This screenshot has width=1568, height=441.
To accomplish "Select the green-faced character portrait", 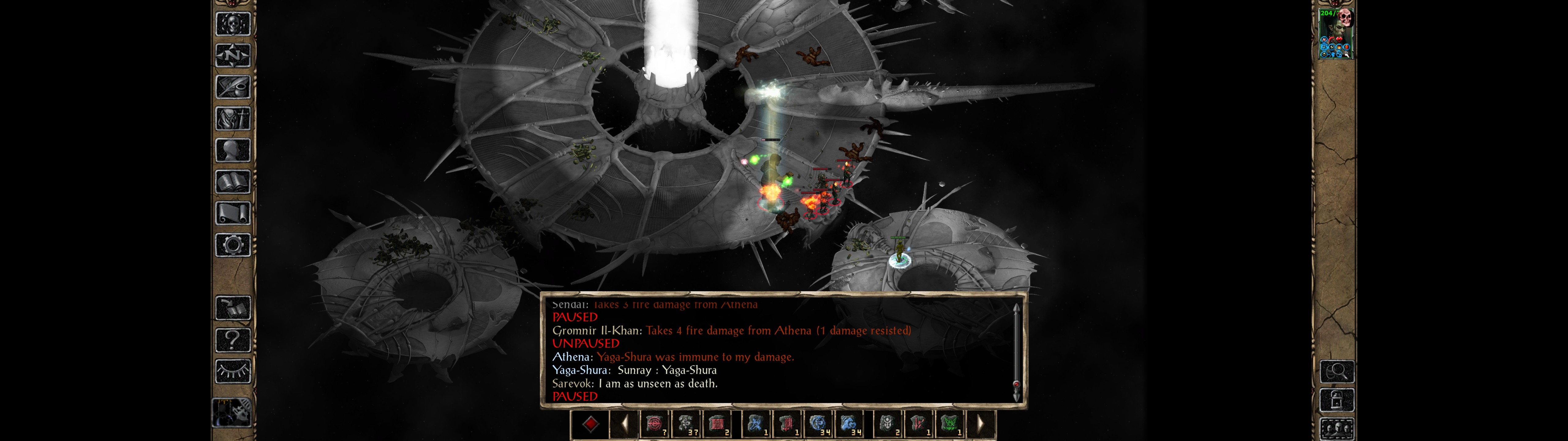I will pyautogui.click(x=1336, y=34).
